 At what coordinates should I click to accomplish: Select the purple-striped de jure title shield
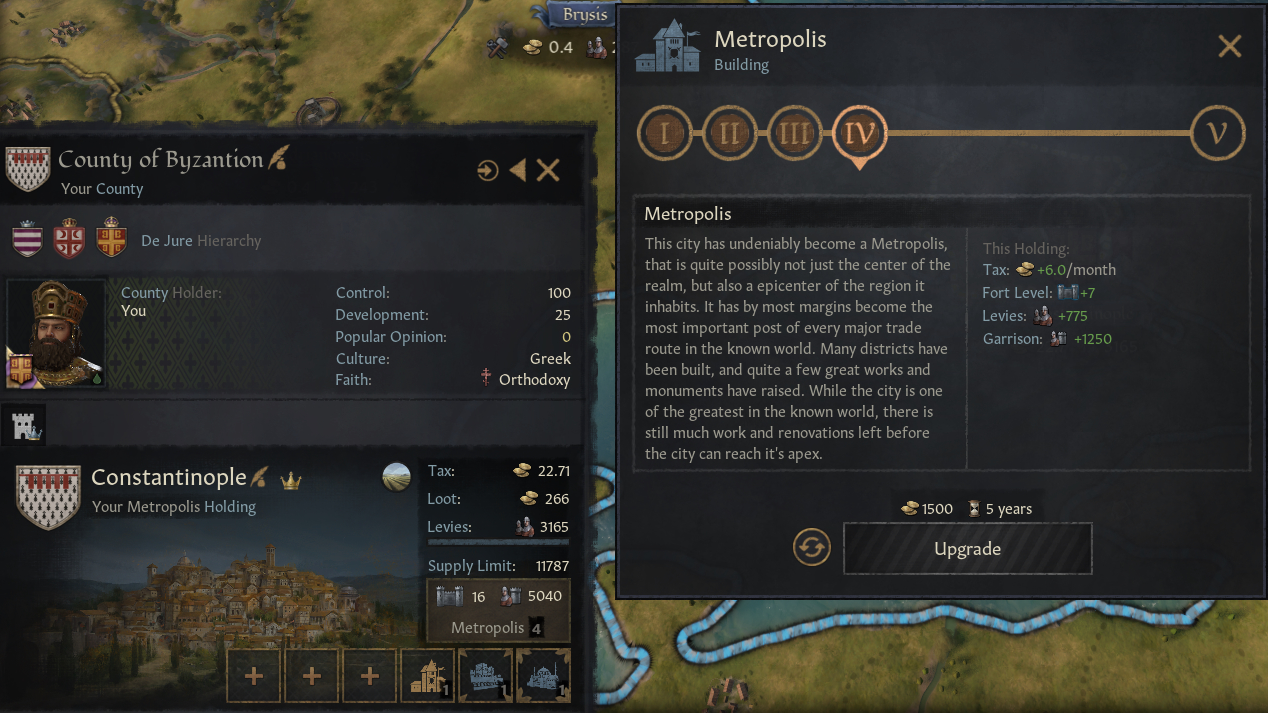click(x=28, y=240)
